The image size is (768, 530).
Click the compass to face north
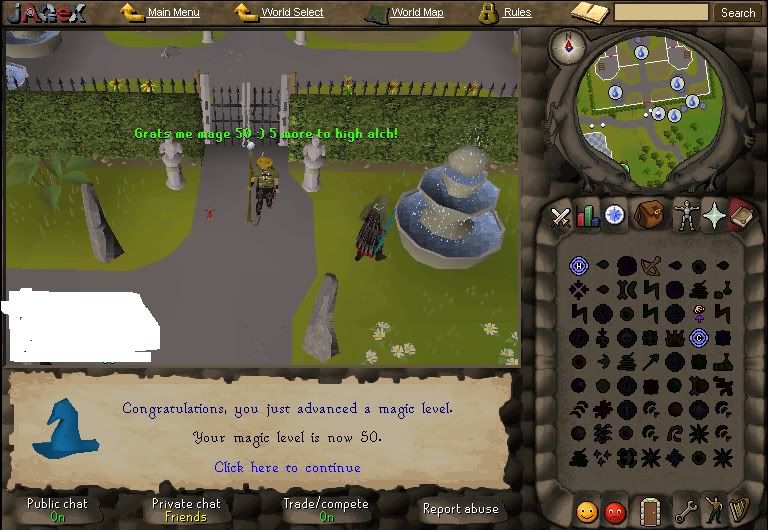(x=574, y=45)
